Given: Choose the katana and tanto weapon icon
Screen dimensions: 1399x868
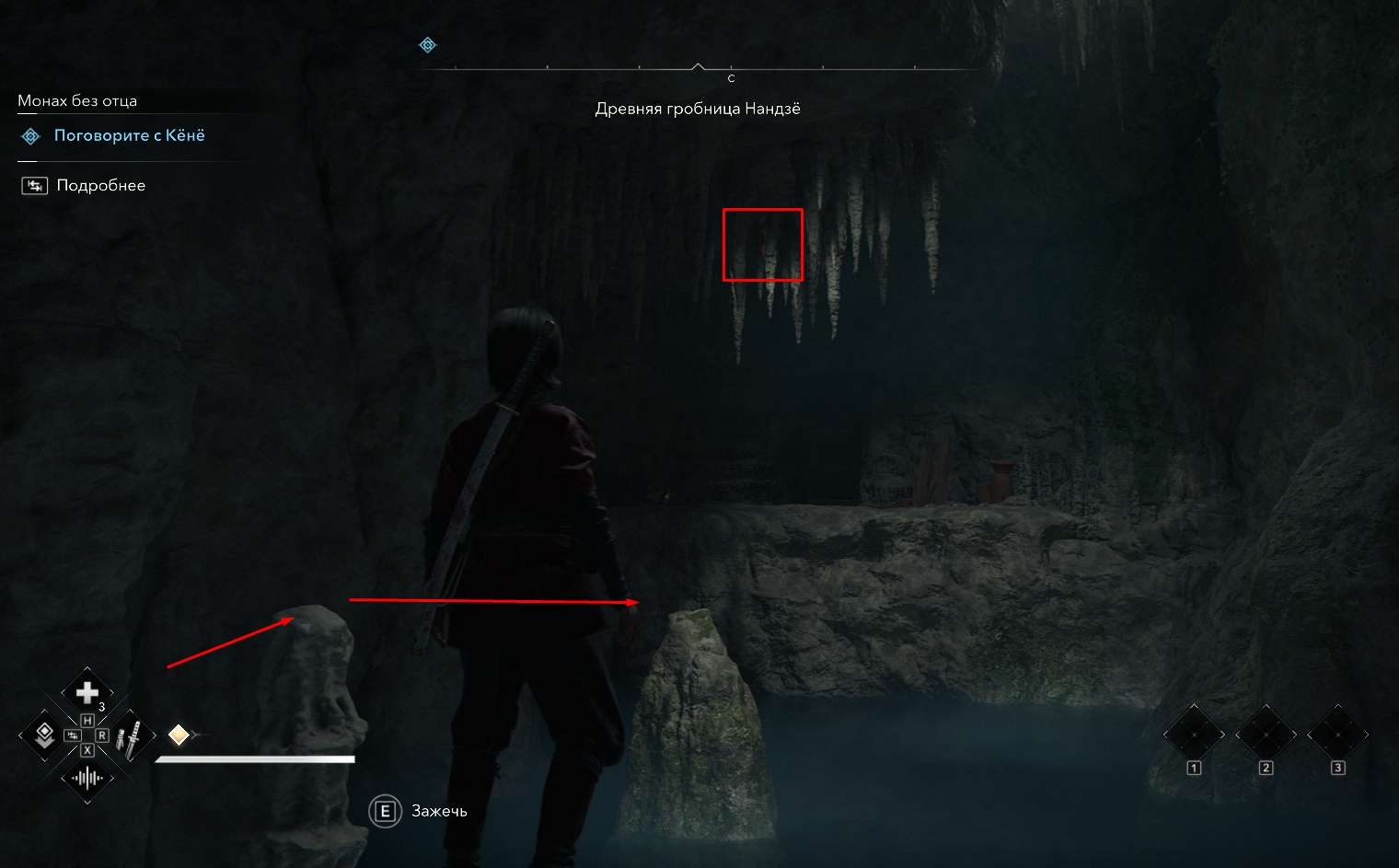Looking at the screenshot, I should click(x=131, y=736).
